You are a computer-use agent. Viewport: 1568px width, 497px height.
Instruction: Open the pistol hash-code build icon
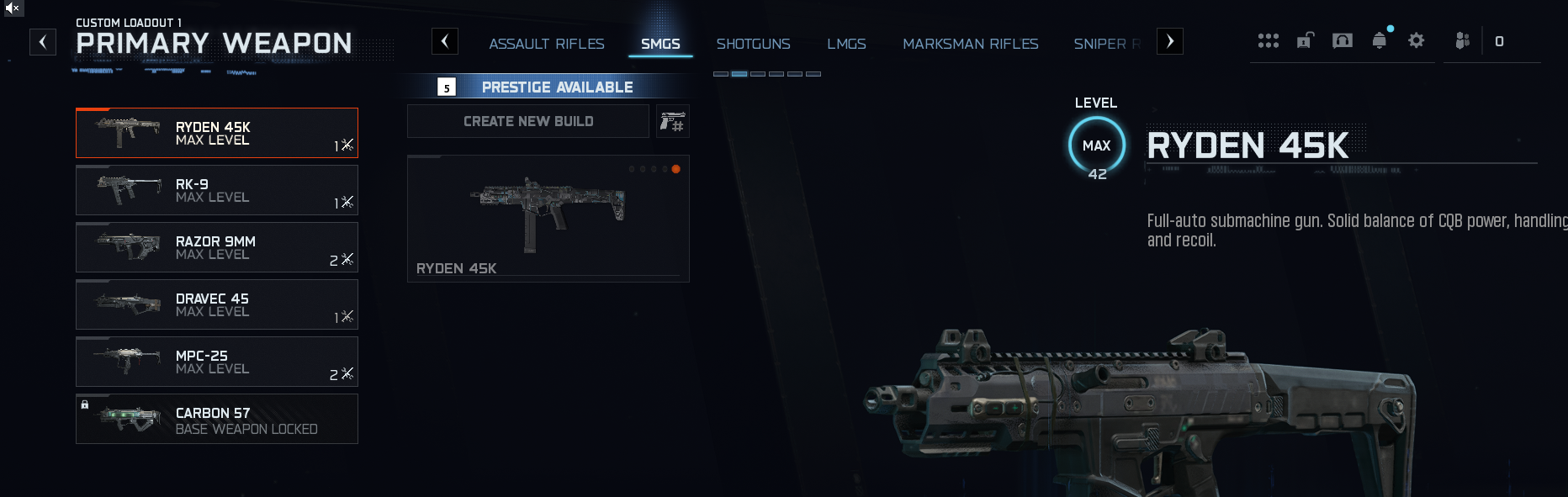click(672, 122)
